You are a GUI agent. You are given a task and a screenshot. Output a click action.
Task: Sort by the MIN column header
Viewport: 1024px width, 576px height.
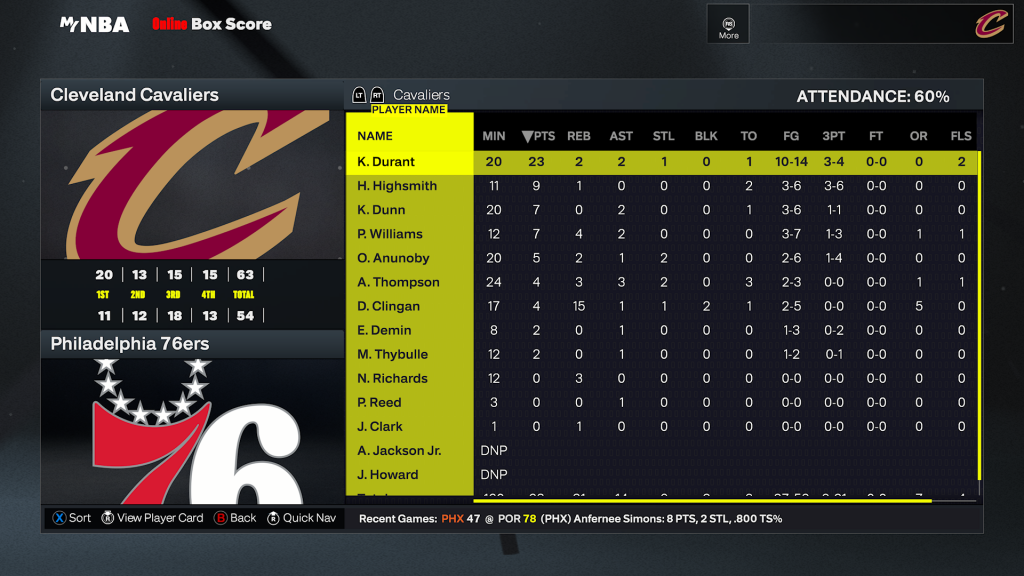[493, 136]
